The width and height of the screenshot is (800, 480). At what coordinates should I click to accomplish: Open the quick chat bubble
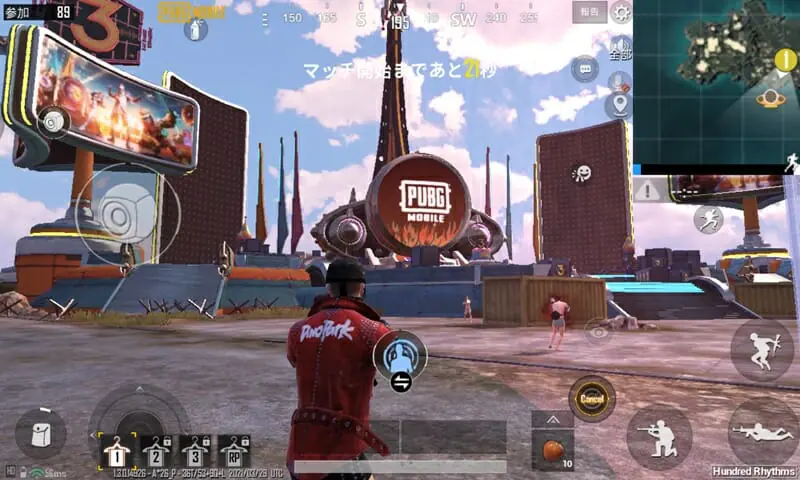pos(584,70)
